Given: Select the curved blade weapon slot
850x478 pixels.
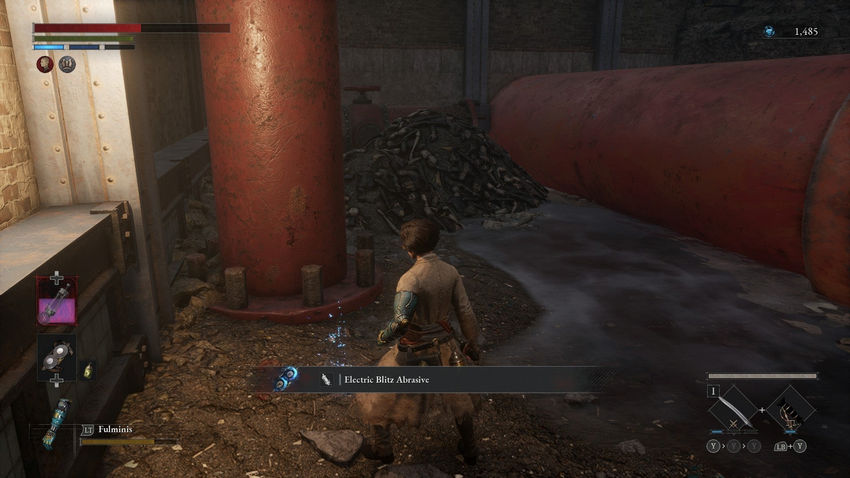Looking at the screenshot, I should [x=736, y=409].
